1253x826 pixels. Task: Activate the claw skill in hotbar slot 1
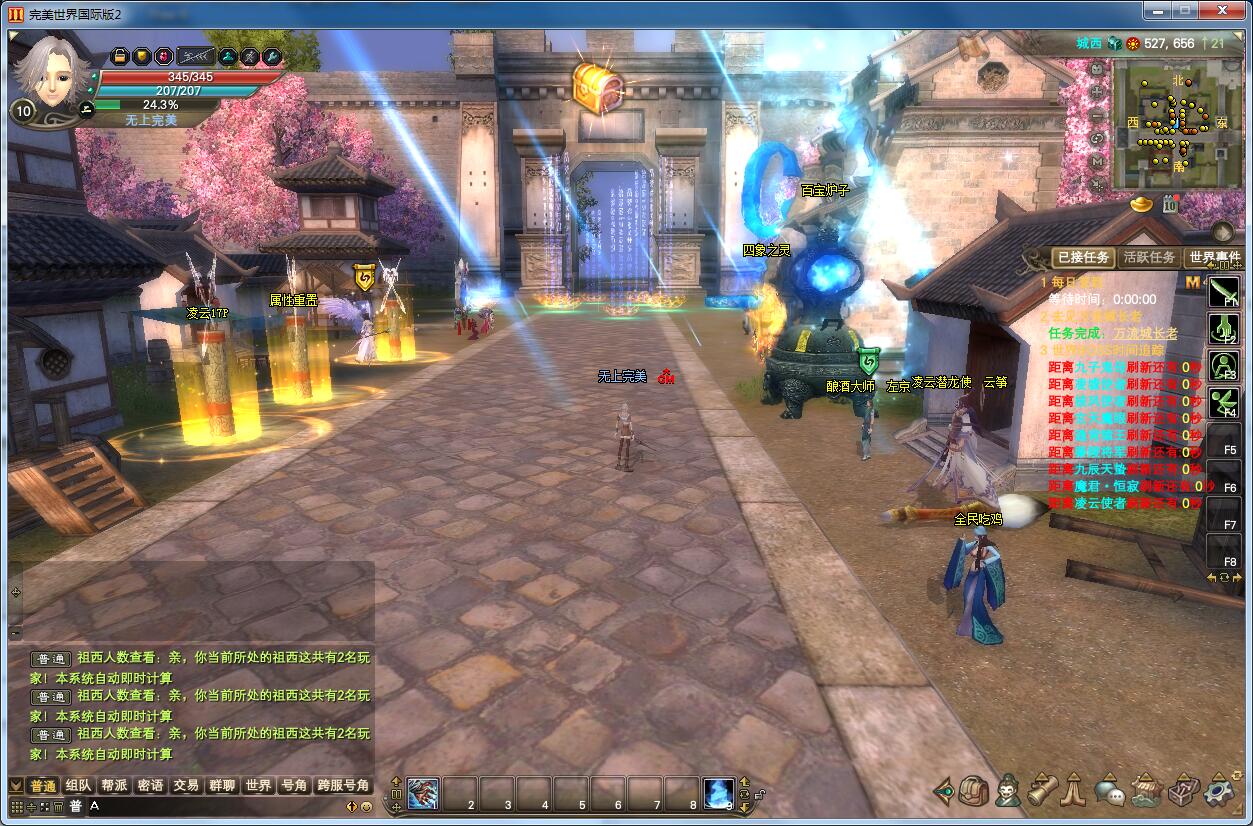tap(423, 793)
